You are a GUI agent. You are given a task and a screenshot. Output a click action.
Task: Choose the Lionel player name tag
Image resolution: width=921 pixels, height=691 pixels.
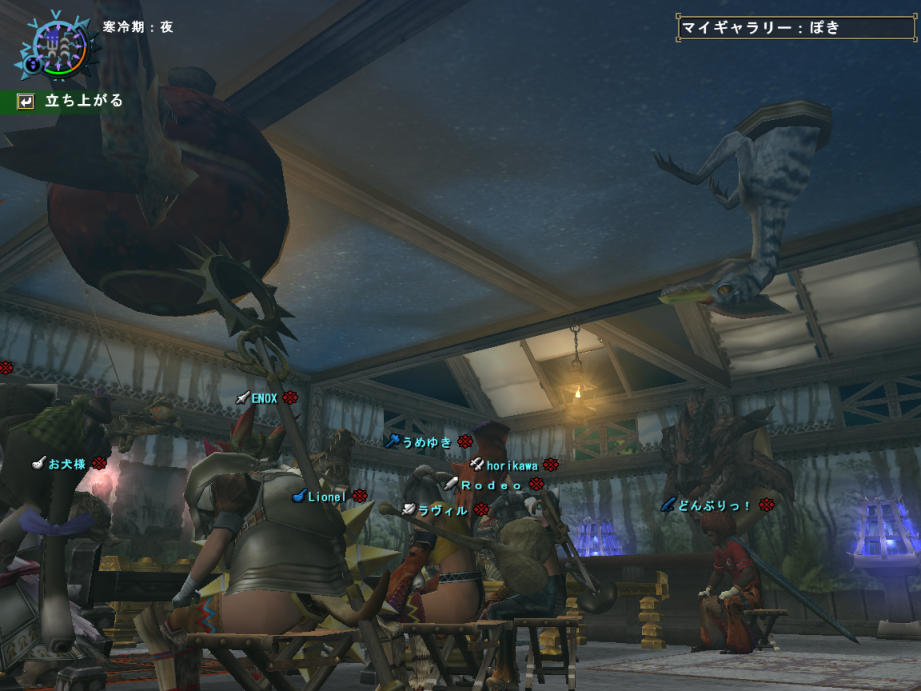click(x=327, y=496)
